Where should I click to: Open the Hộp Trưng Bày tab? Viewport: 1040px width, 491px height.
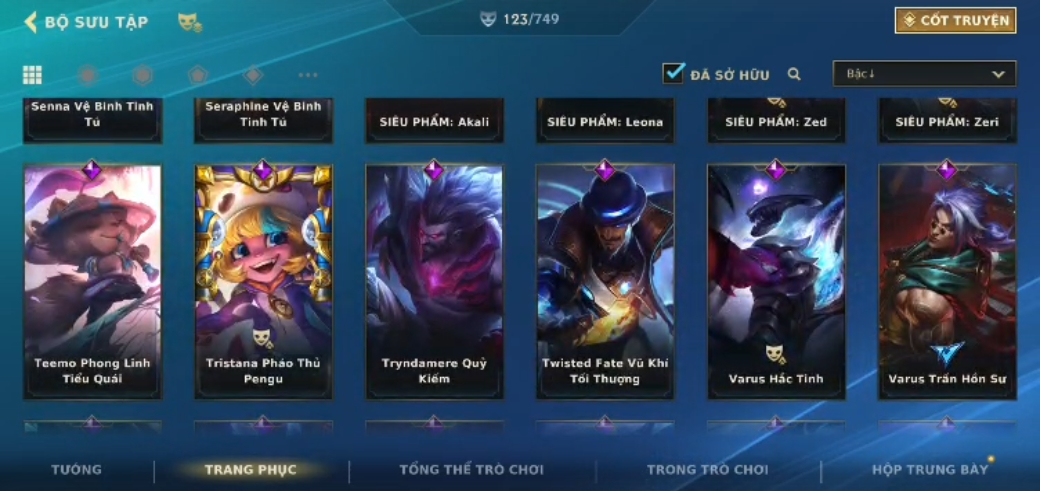click(x=930, y=470)
